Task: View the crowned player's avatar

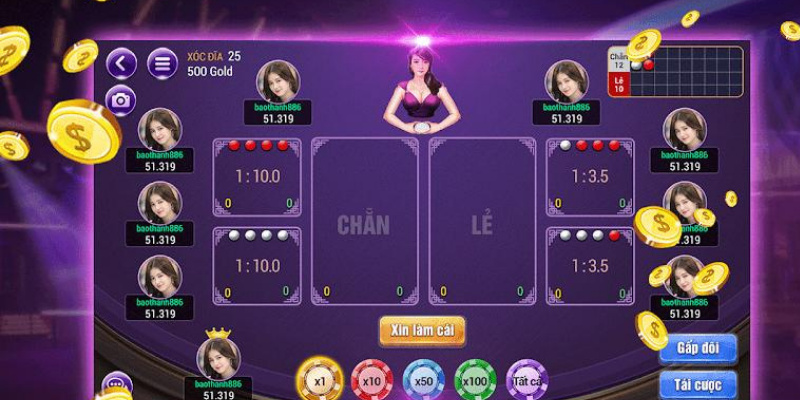Action: pyautogui.click(x=218, y=358)
